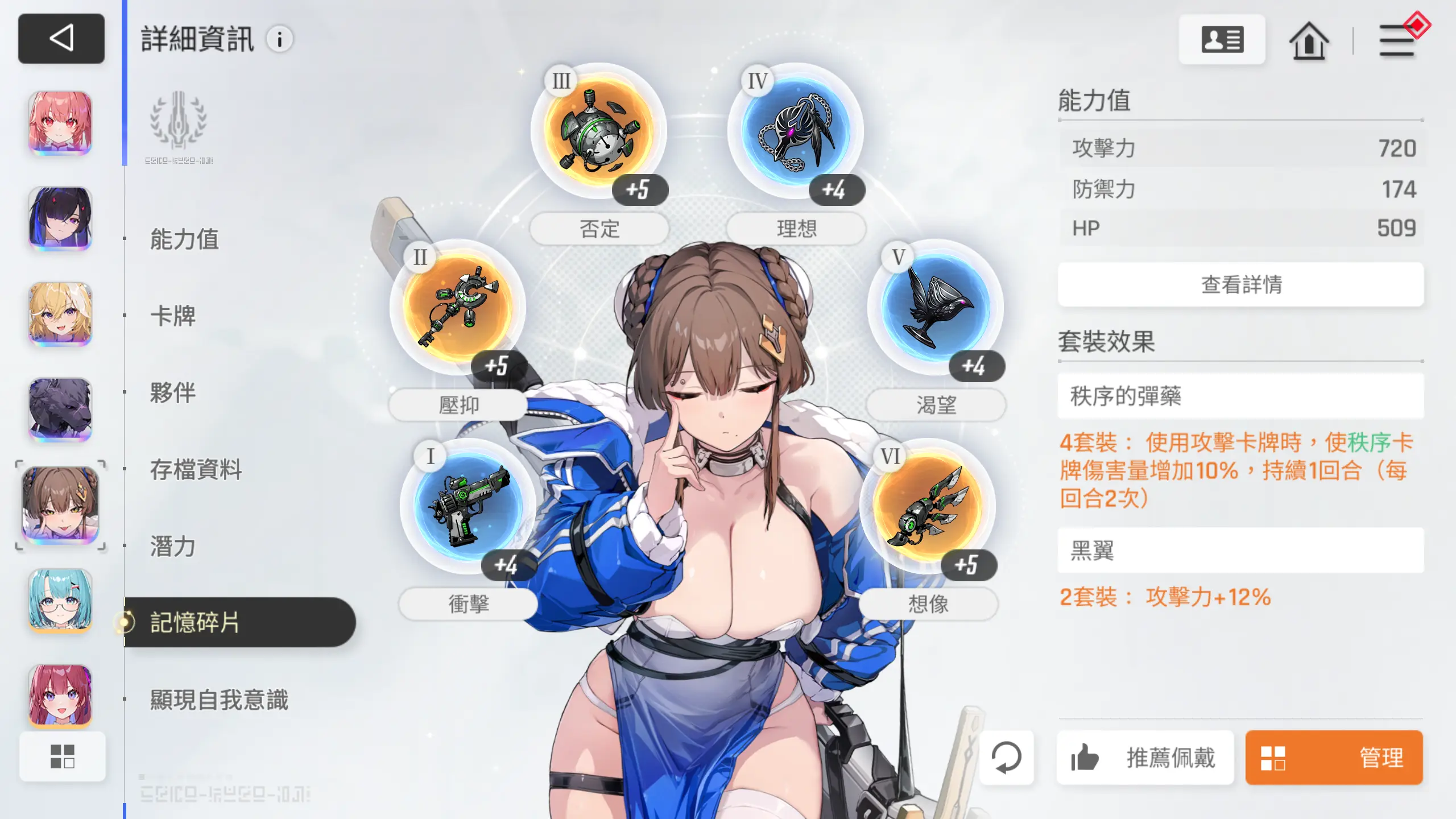Open the orange 管理 manage button
1456x819 pixels.
pyautogui.click(x=1334, y=758)
